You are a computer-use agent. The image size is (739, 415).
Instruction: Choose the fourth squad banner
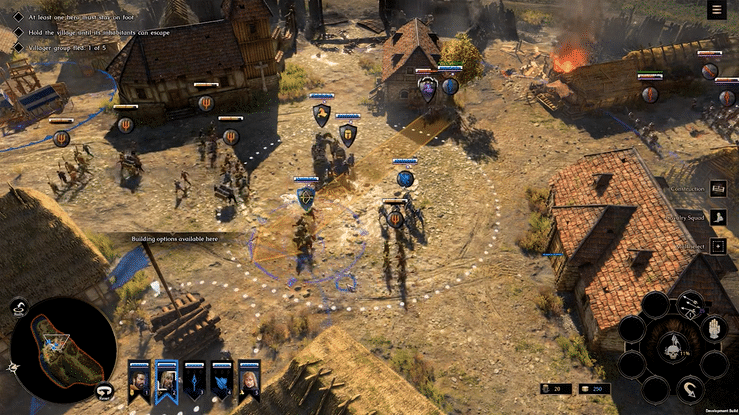tap(221, 380)
